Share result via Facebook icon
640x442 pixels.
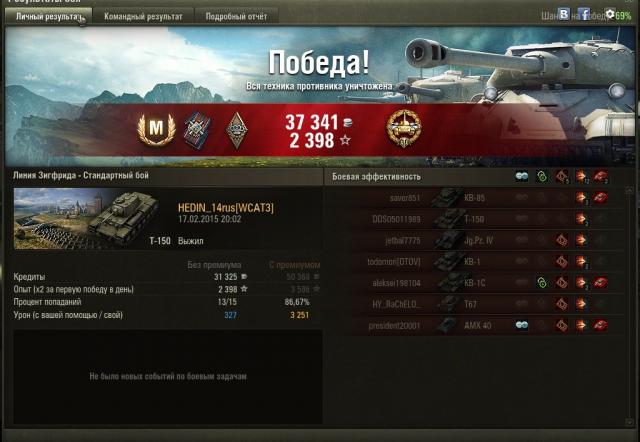pos(583,15)
